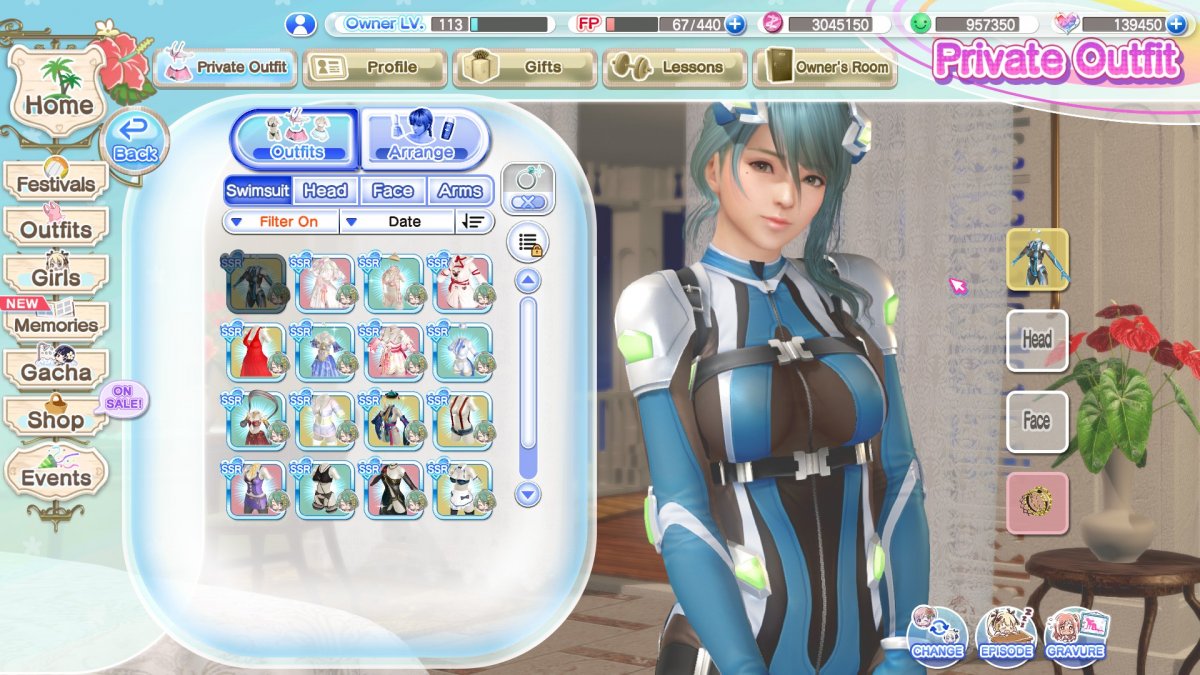Open the Filter On dropdown
This screenshot has width=1200, height=675.
(x=280, y=221)
